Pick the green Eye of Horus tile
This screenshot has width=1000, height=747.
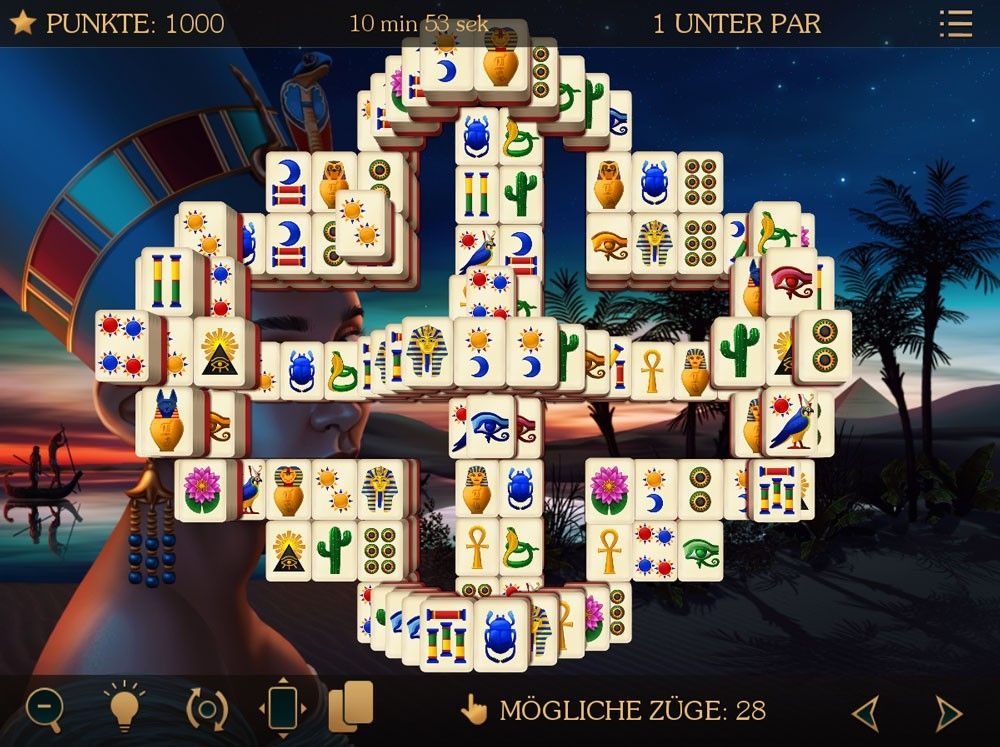click(x=700, y=550)
